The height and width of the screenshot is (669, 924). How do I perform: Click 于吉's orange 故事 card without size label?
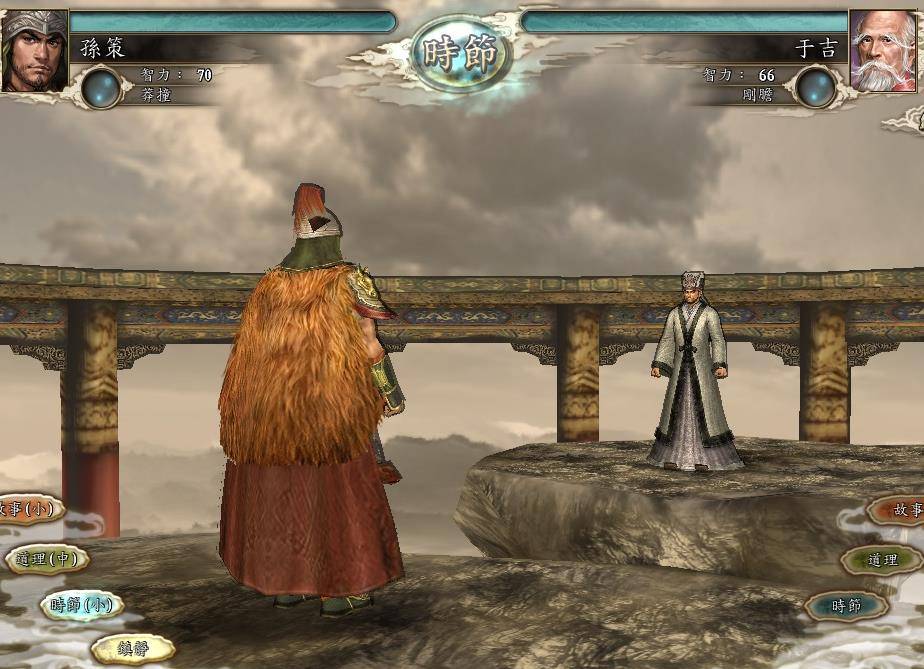(x=898, y=510)
